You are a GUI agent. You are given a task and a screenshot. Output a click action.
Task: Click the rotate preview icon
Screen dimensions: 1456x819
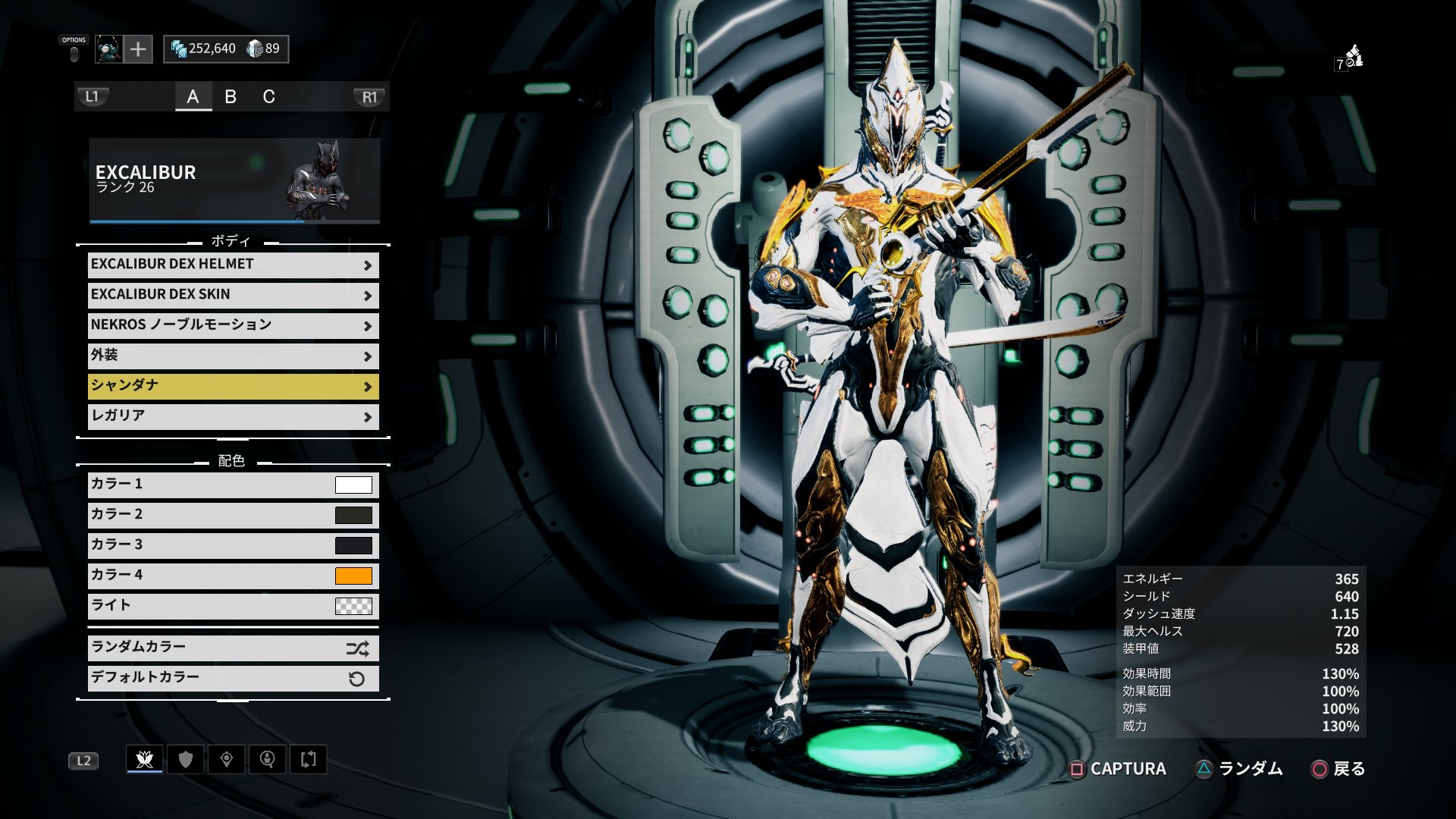click(x=309, y=758)
